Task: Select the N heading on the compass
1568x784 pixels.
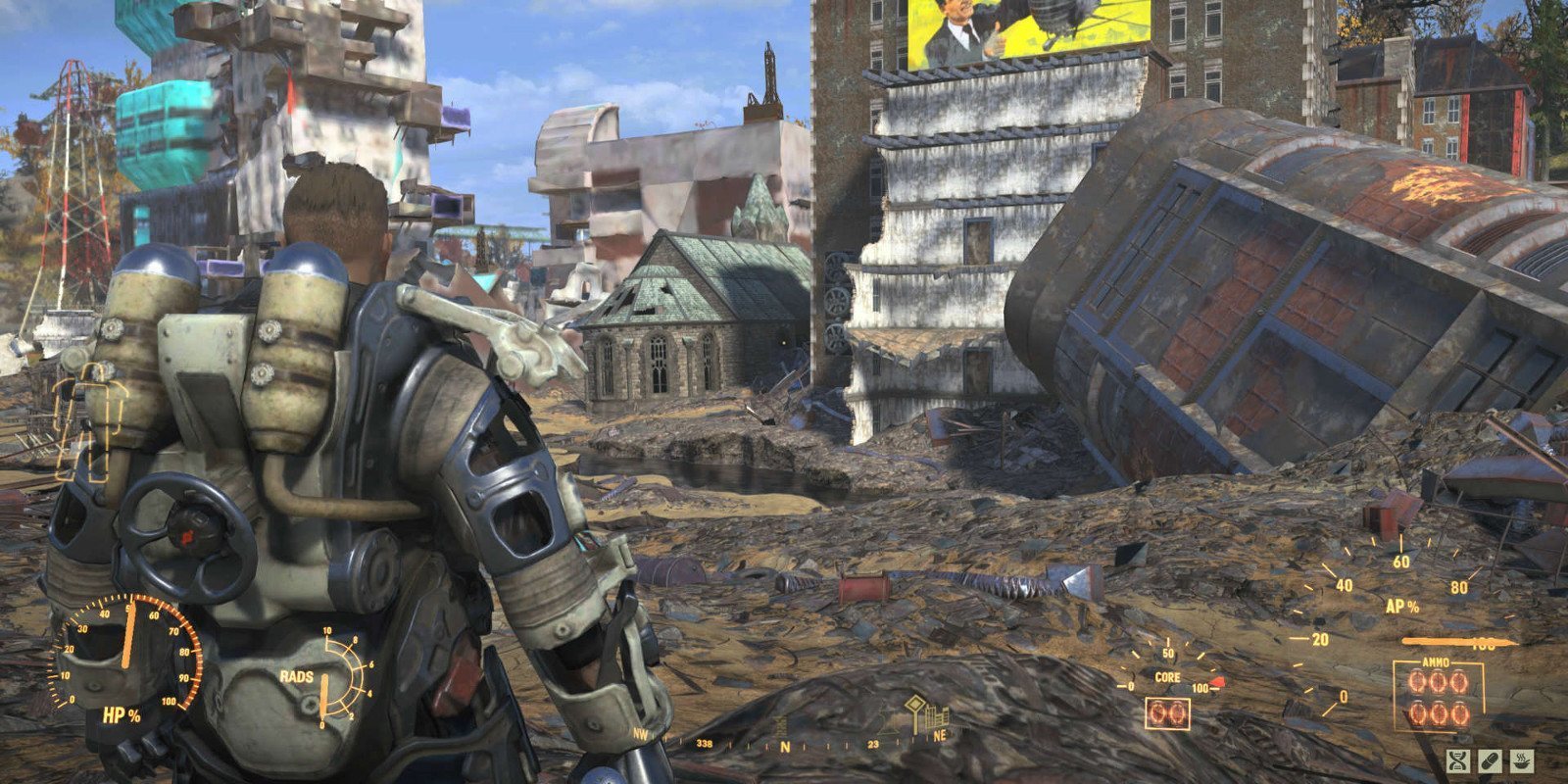Action: 785,747
